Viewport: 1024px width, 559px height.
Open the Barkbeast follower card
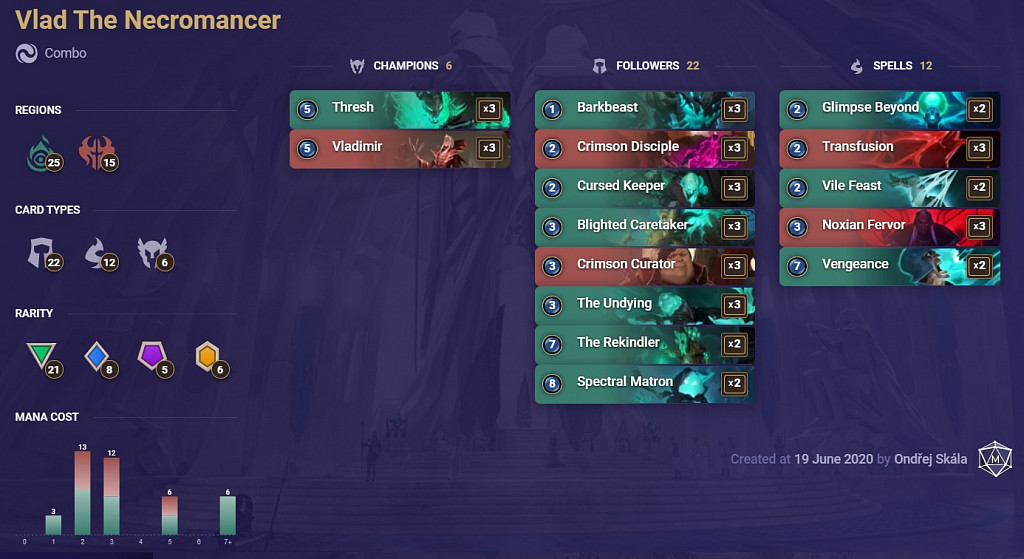[644, 109]
